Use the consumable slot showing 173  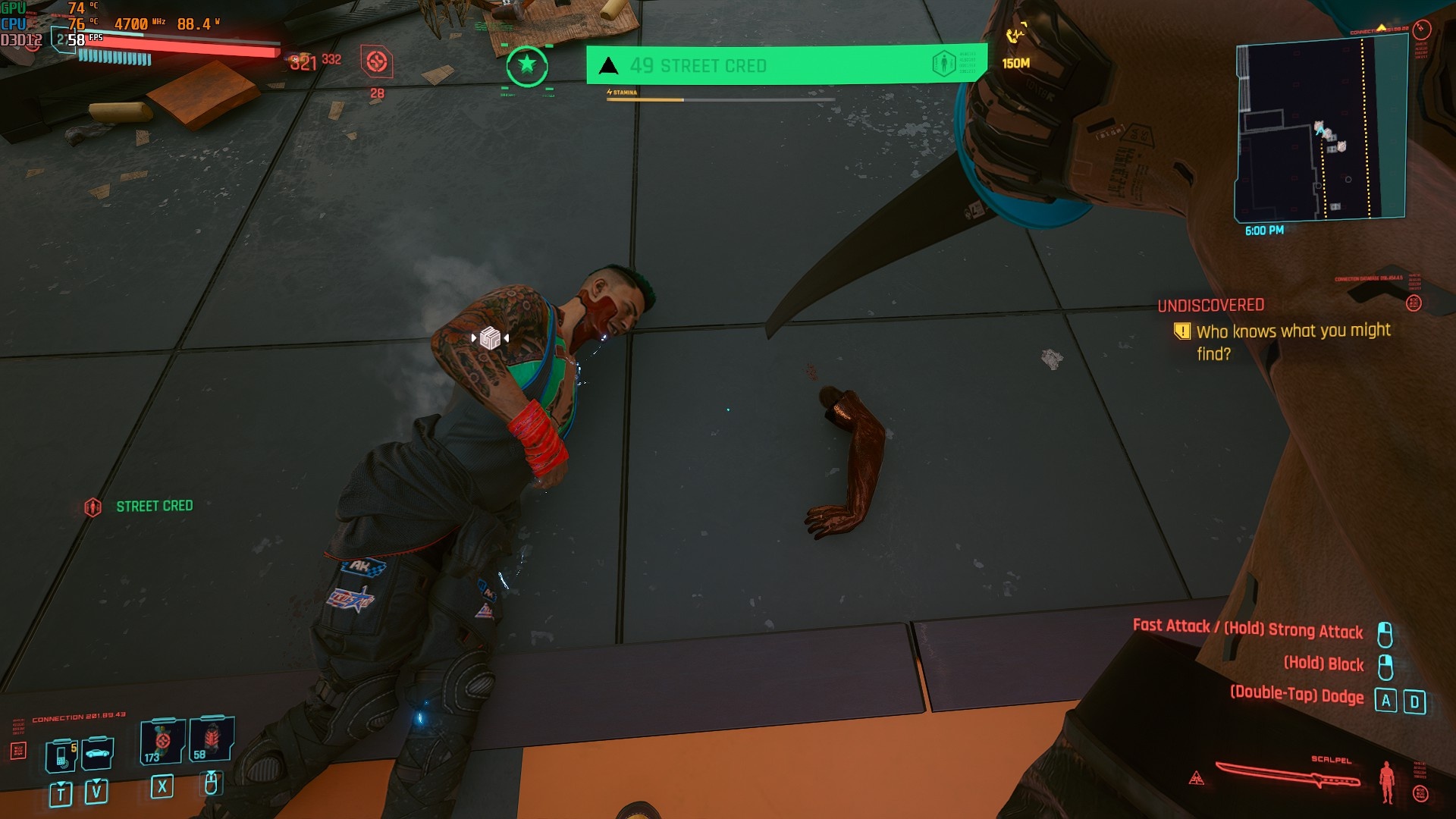click(x=162, y=742)
